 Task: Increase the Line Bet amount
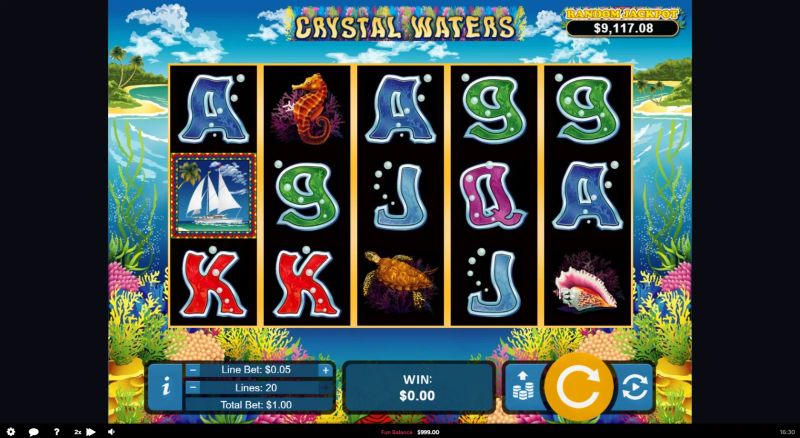tap(325, 370)
